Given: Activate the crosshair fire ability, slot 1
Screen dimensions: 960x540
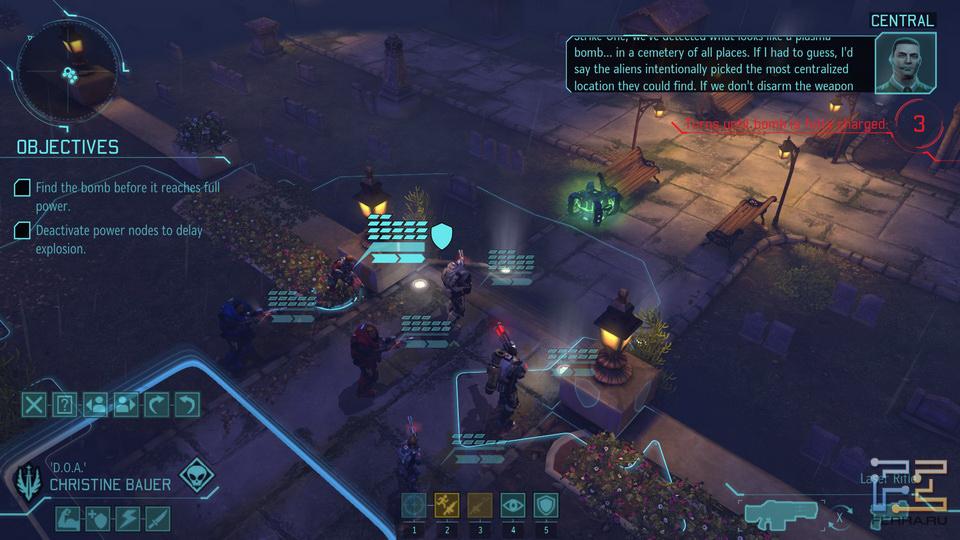Looking at the screenshot, I should pos(414,506).
